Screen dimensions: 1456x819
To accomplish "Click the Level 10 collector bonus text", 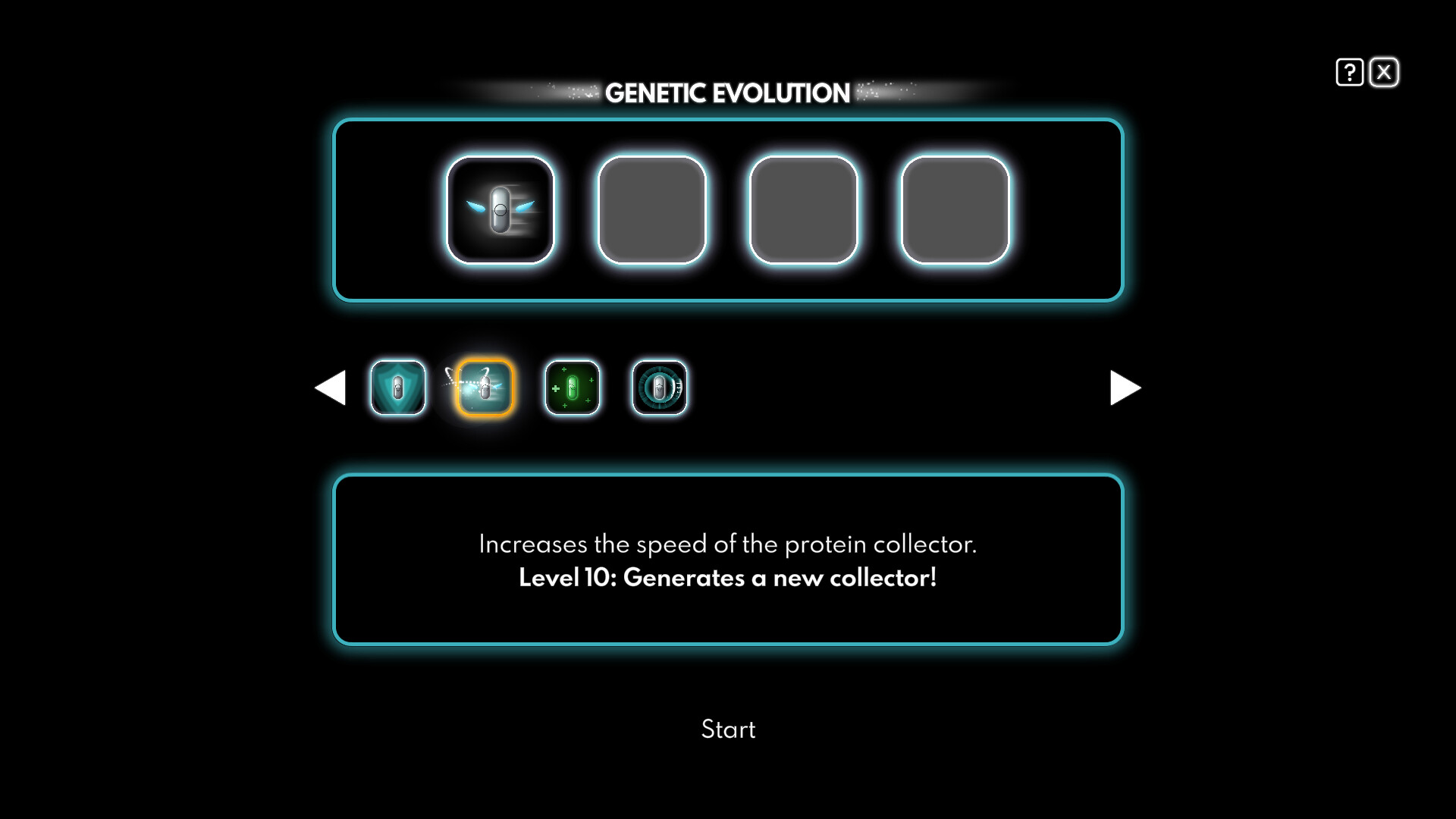I will [x=728, y=577].
